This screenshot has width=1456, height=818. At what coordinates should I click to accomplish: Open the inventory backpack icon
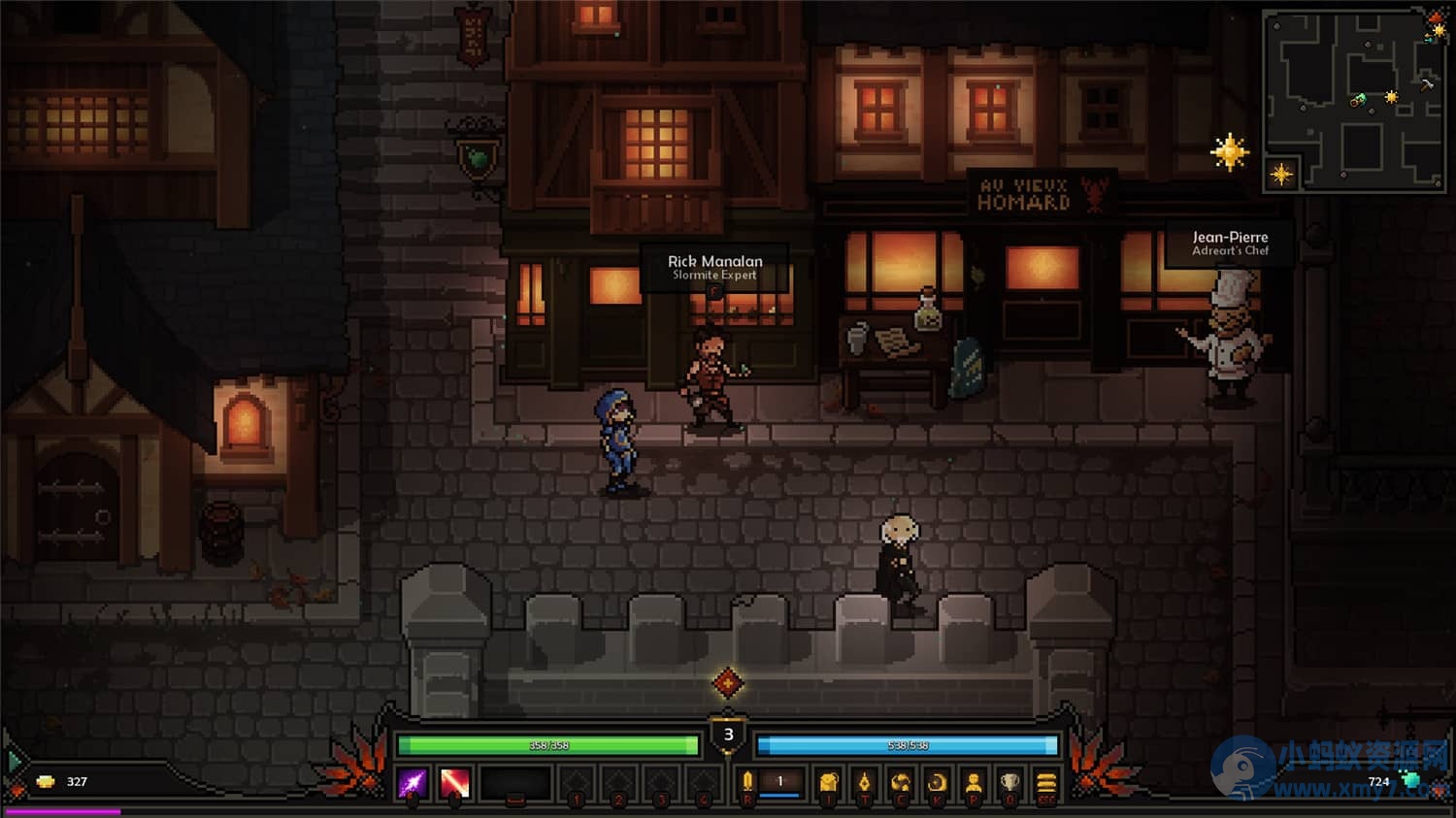[x=828, y=783]
